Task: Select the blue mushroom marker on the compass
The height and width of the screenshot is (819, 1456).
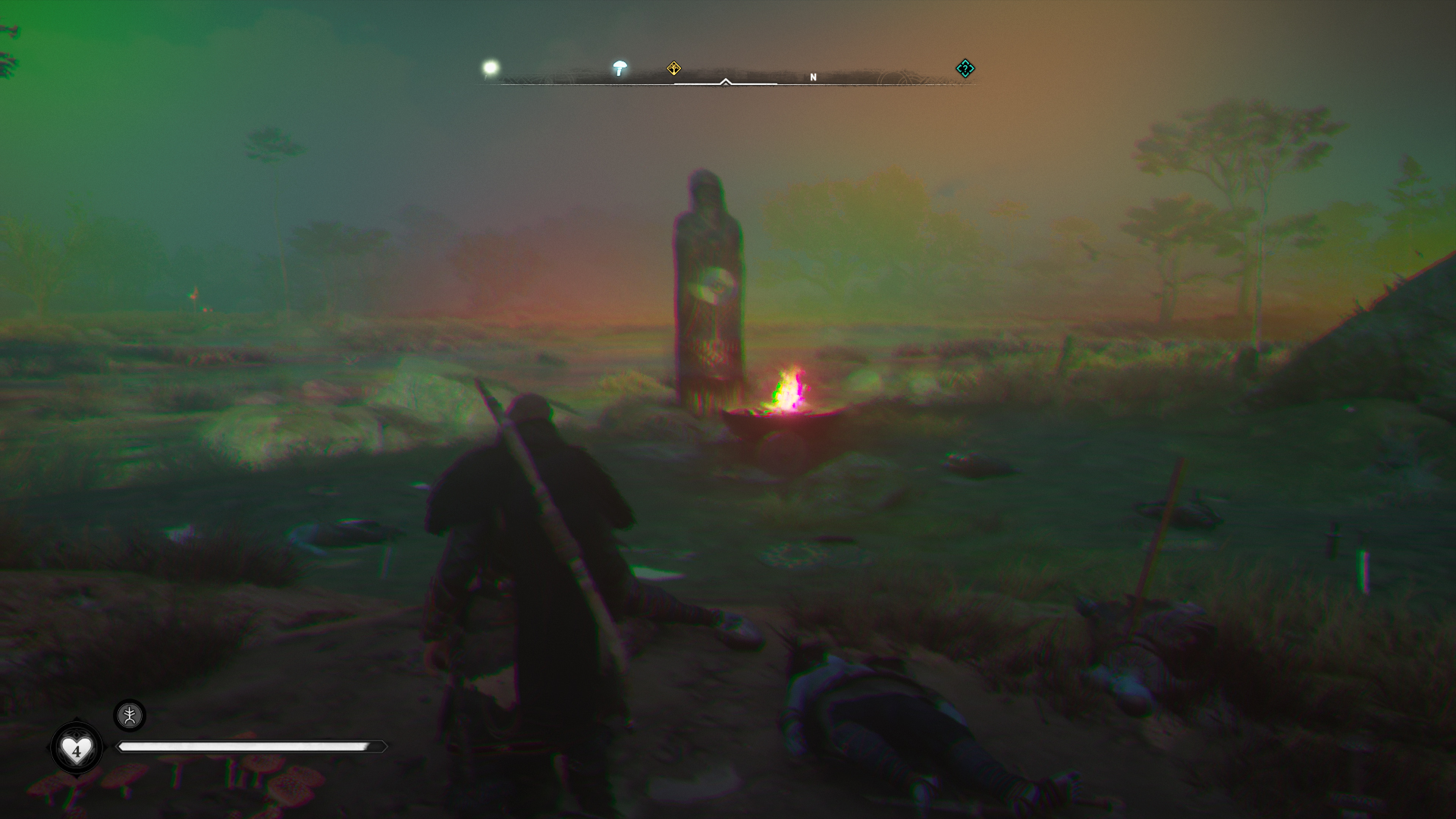Action: point(620,67)
